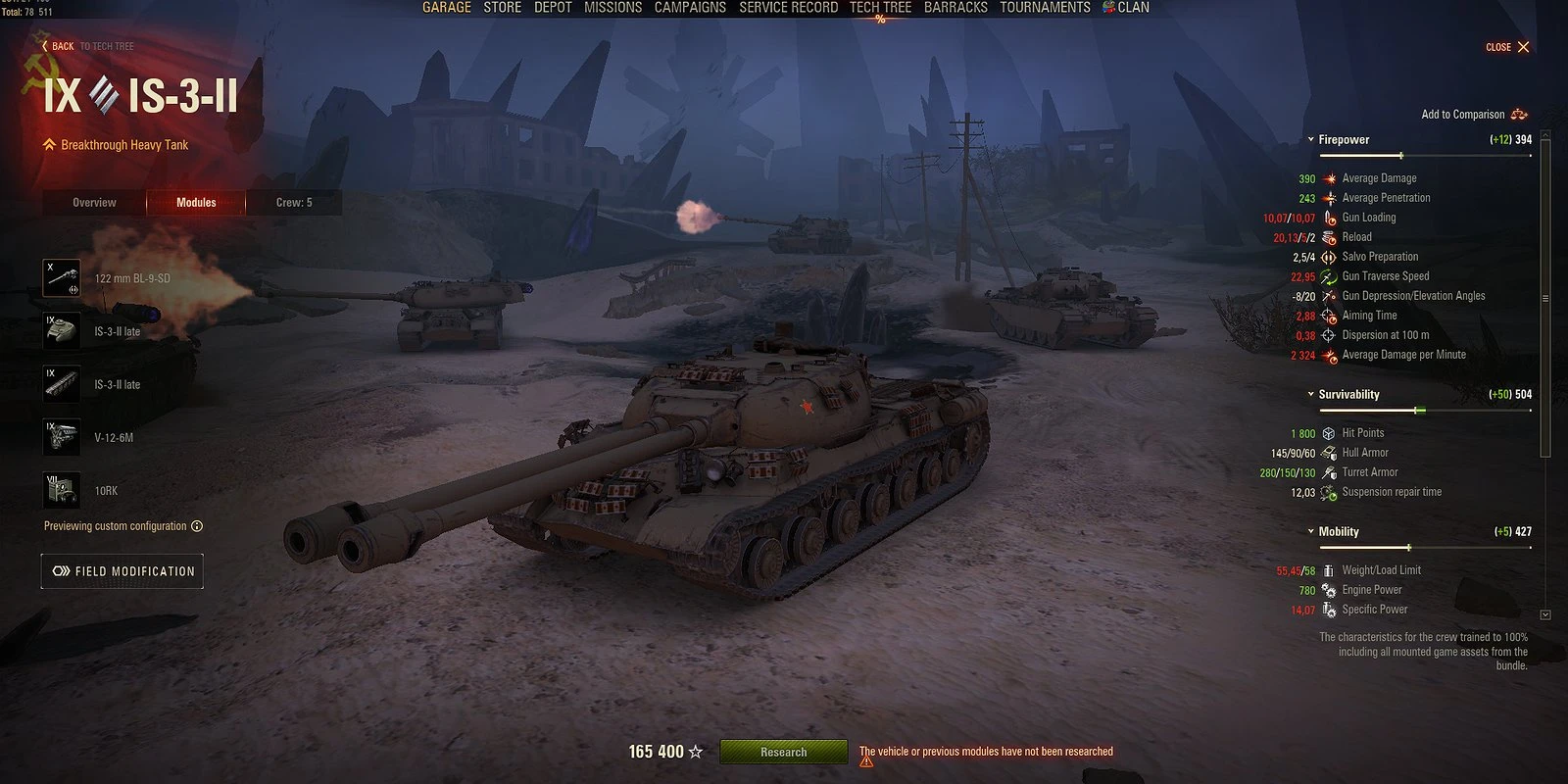Click the Add to Comparison scales icon
The image size is (1568, 784).
(x=1517, y=114)
